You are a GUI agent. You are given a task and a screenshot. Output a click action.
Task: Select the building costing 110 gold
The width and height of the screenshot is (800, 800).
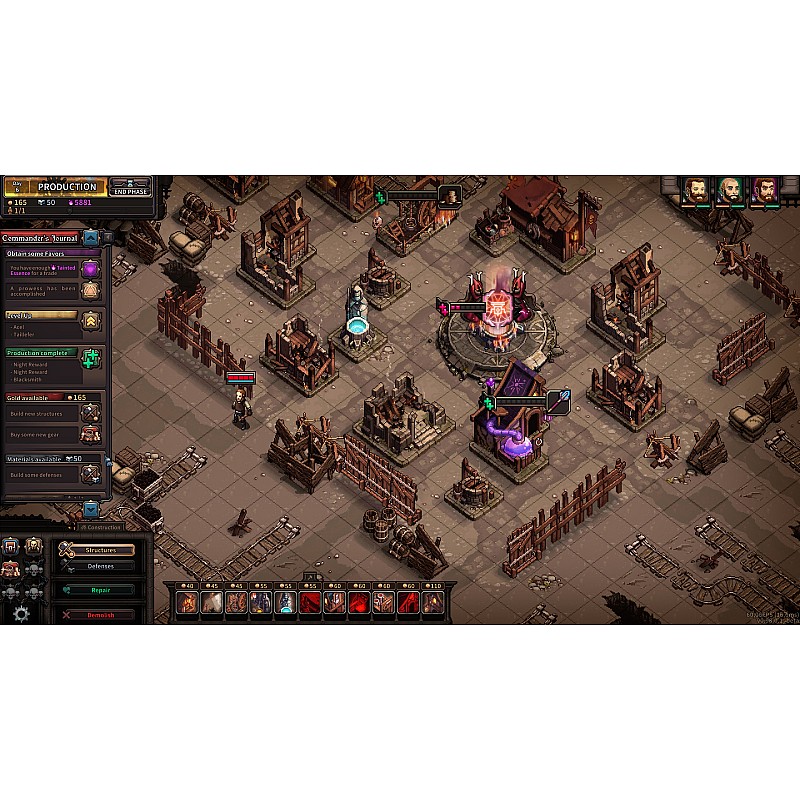(433, 602)
